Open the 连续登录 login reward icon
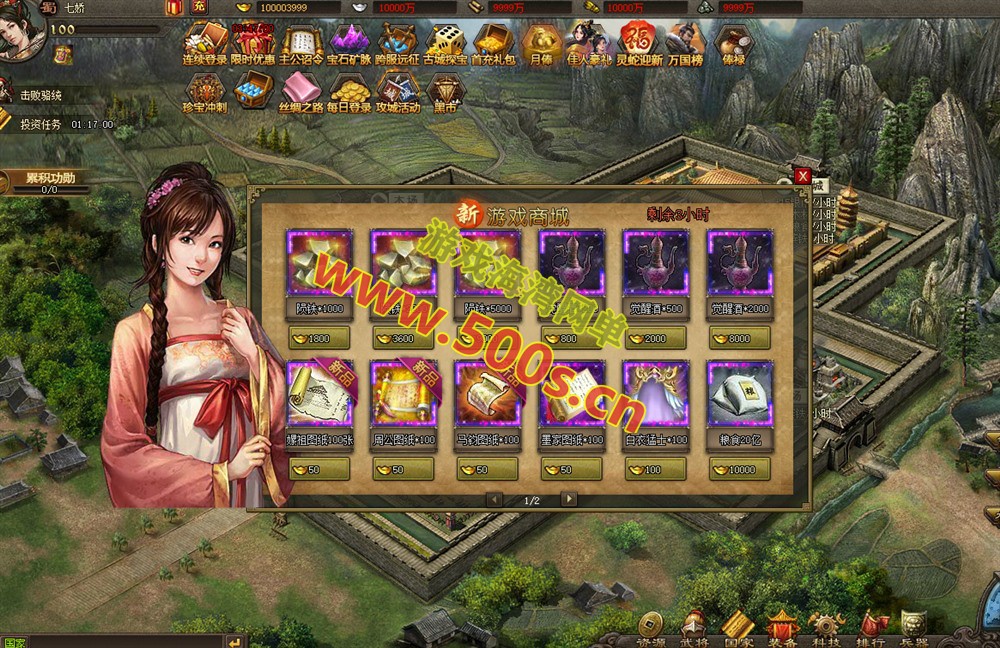The image size is (1000, 648). (206, 45)
